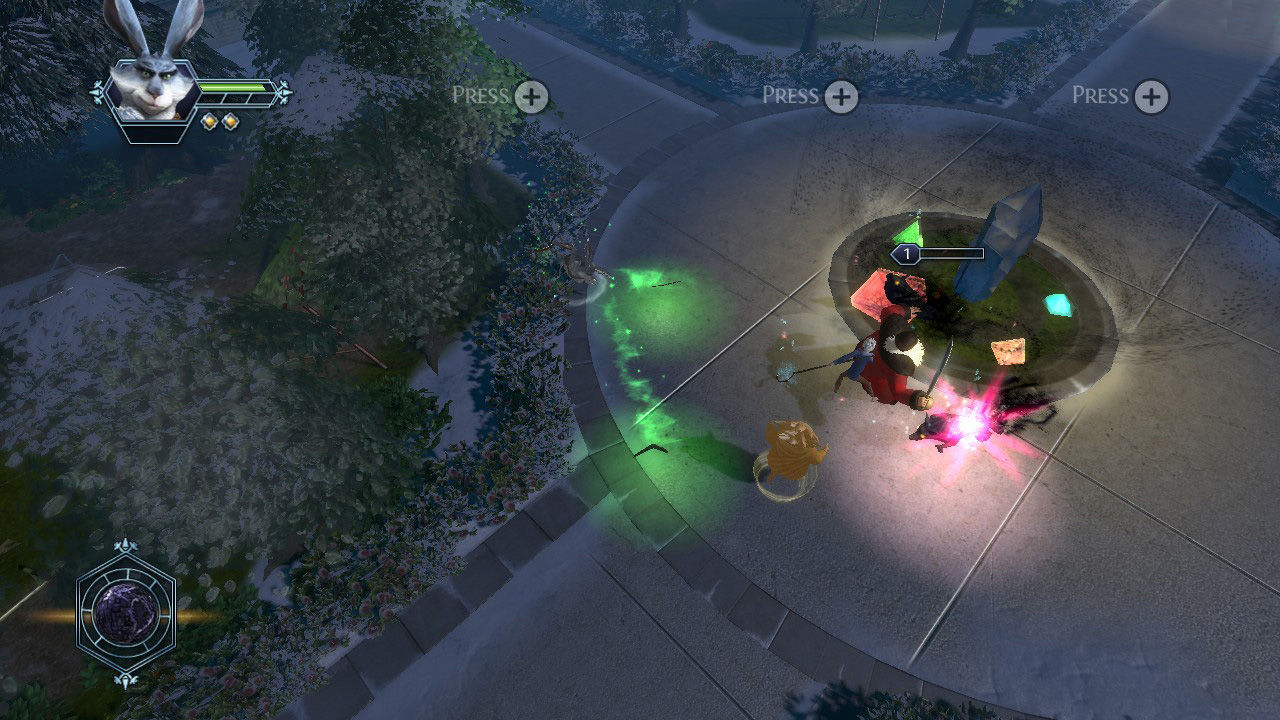Click the objective marker numbered 1
1280x720 pixels.
point(907,253)
